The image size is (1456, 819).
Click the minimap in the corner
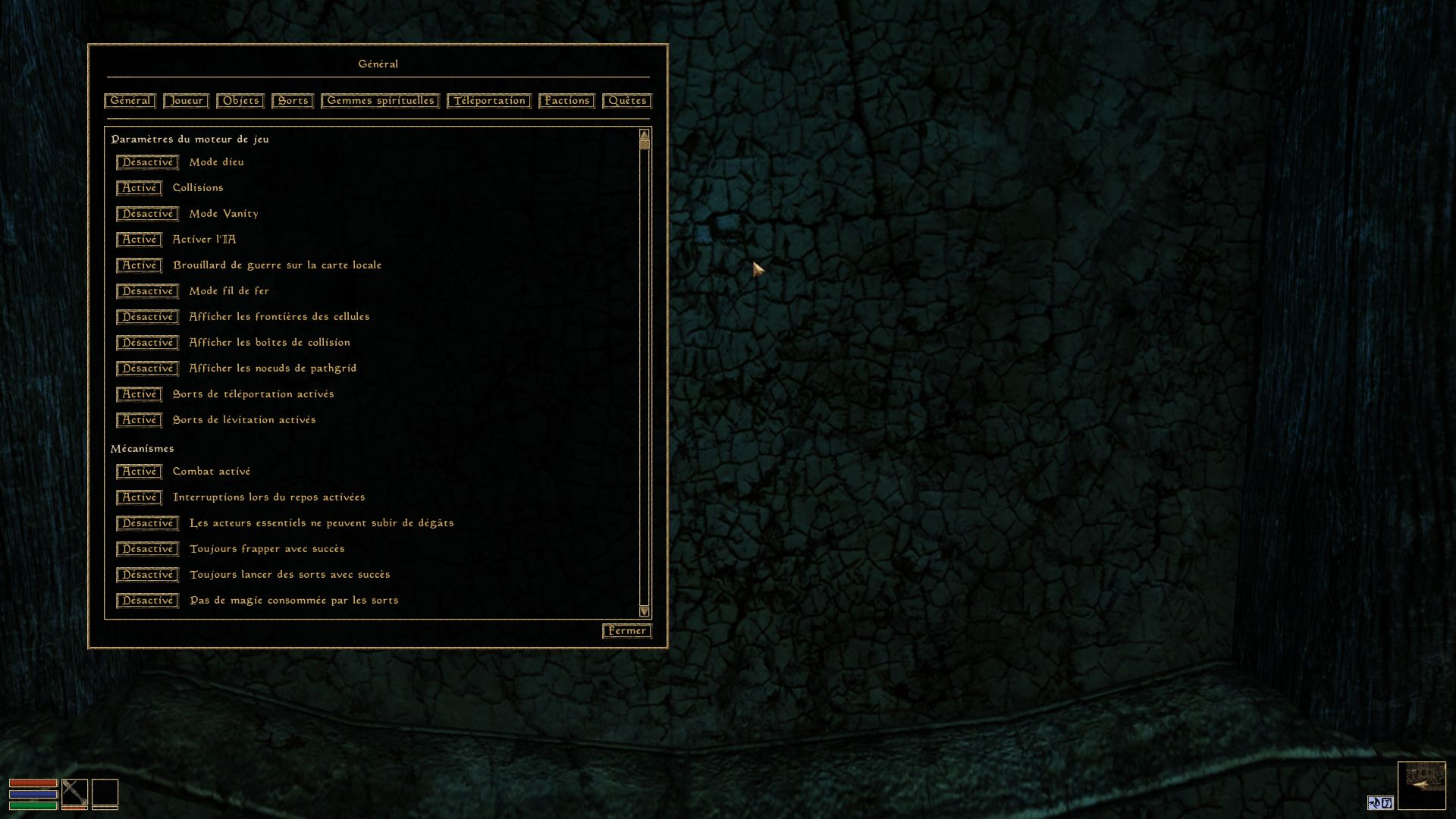click(x=1421, y=786)
